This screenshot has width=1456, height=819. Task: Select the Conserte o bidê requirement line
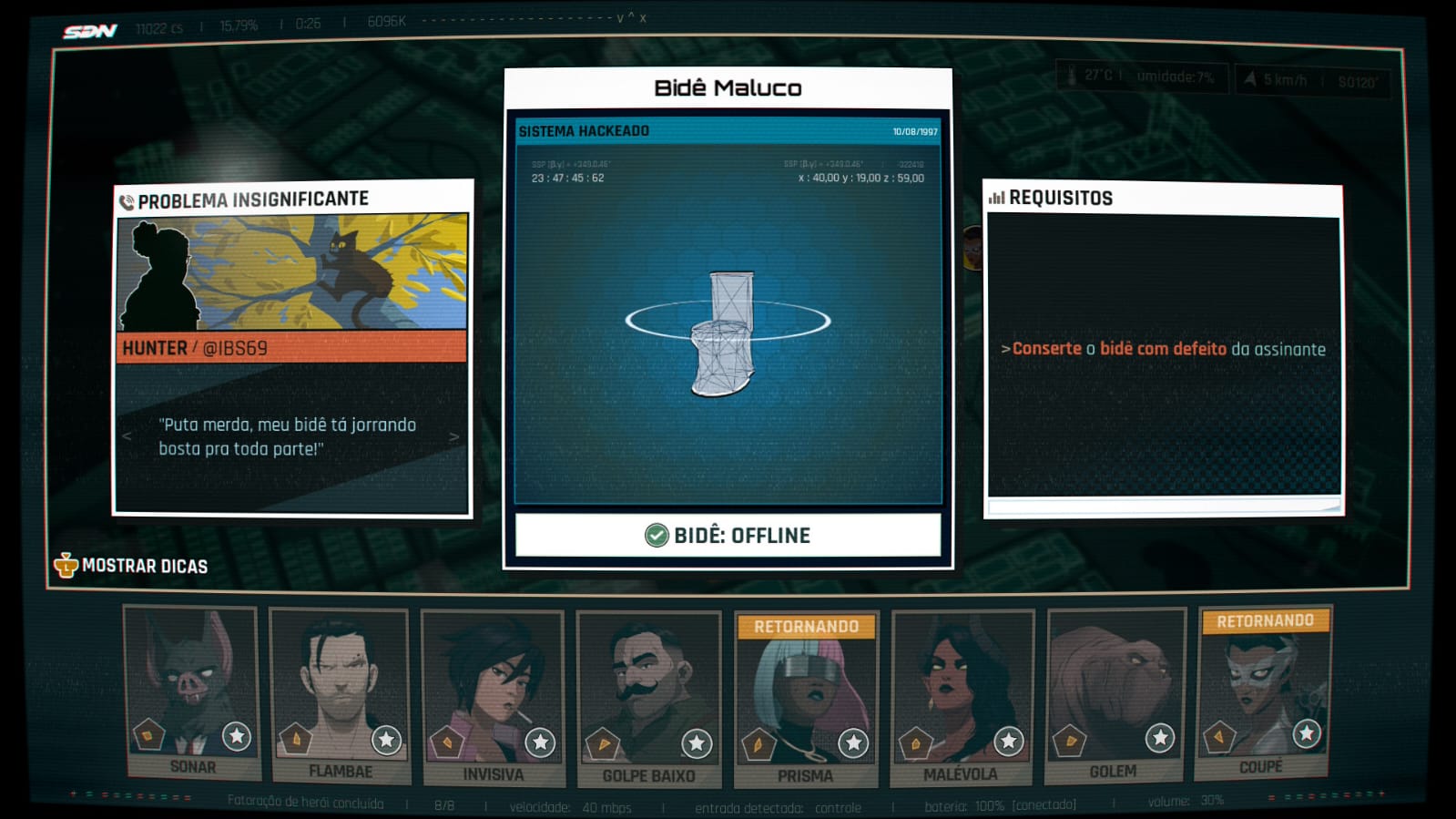(1163, 349)
